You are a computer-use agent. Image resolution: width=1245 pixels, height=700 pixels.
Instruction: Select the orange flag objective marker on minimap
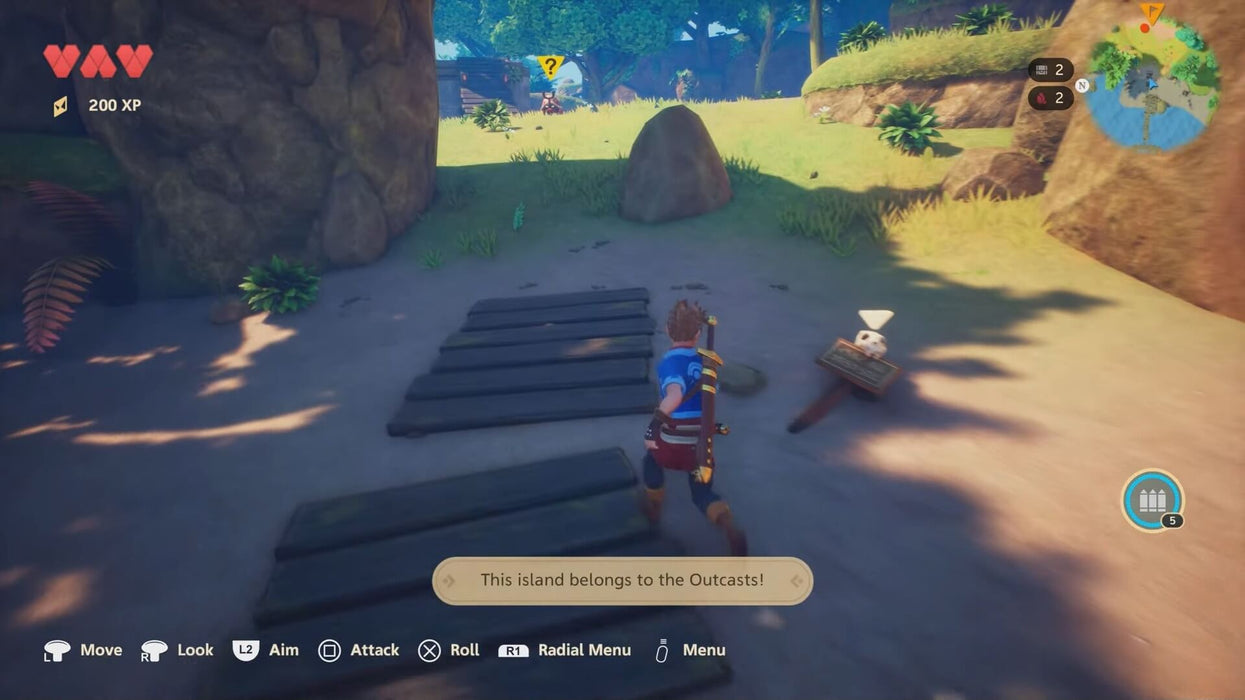(1151, 14)
